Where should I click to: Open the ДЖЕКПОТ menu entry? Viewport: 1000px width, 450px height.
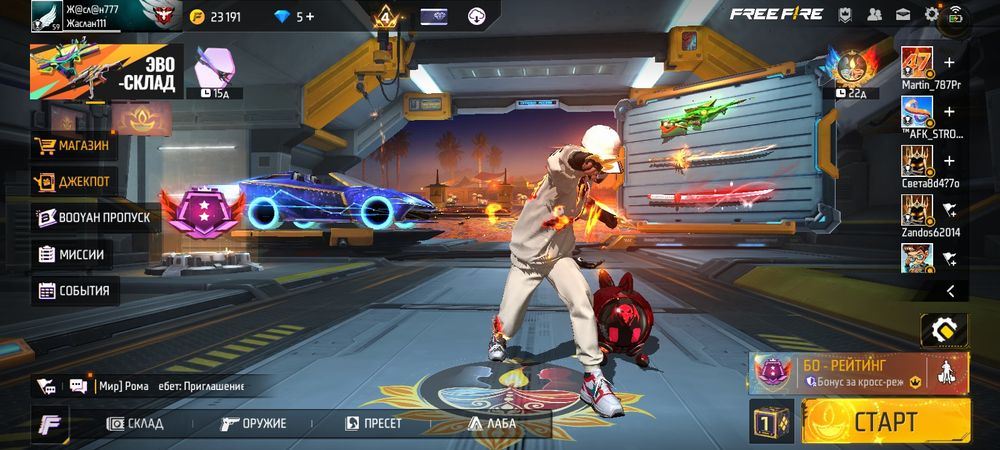73,182
